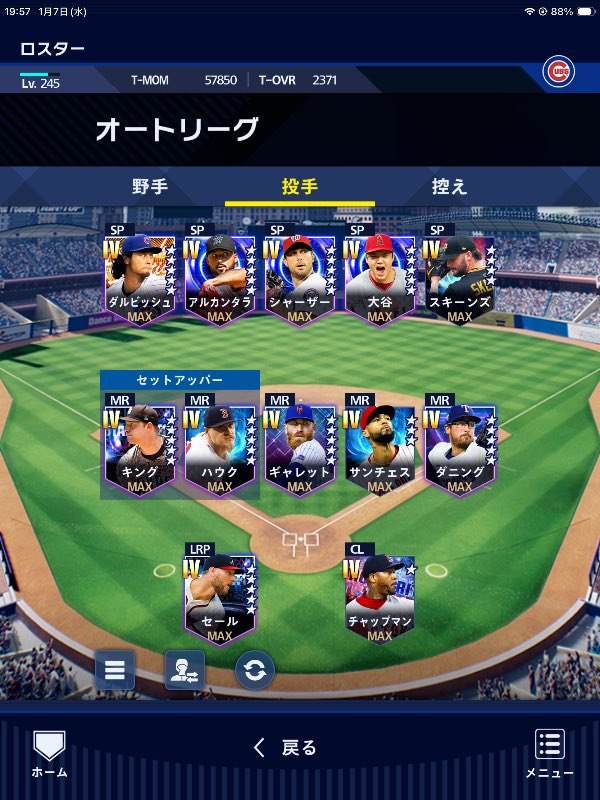Go back with the 戻る button
Image resolution: width=600 pixels, height=800 pixels.
[286, 747]
